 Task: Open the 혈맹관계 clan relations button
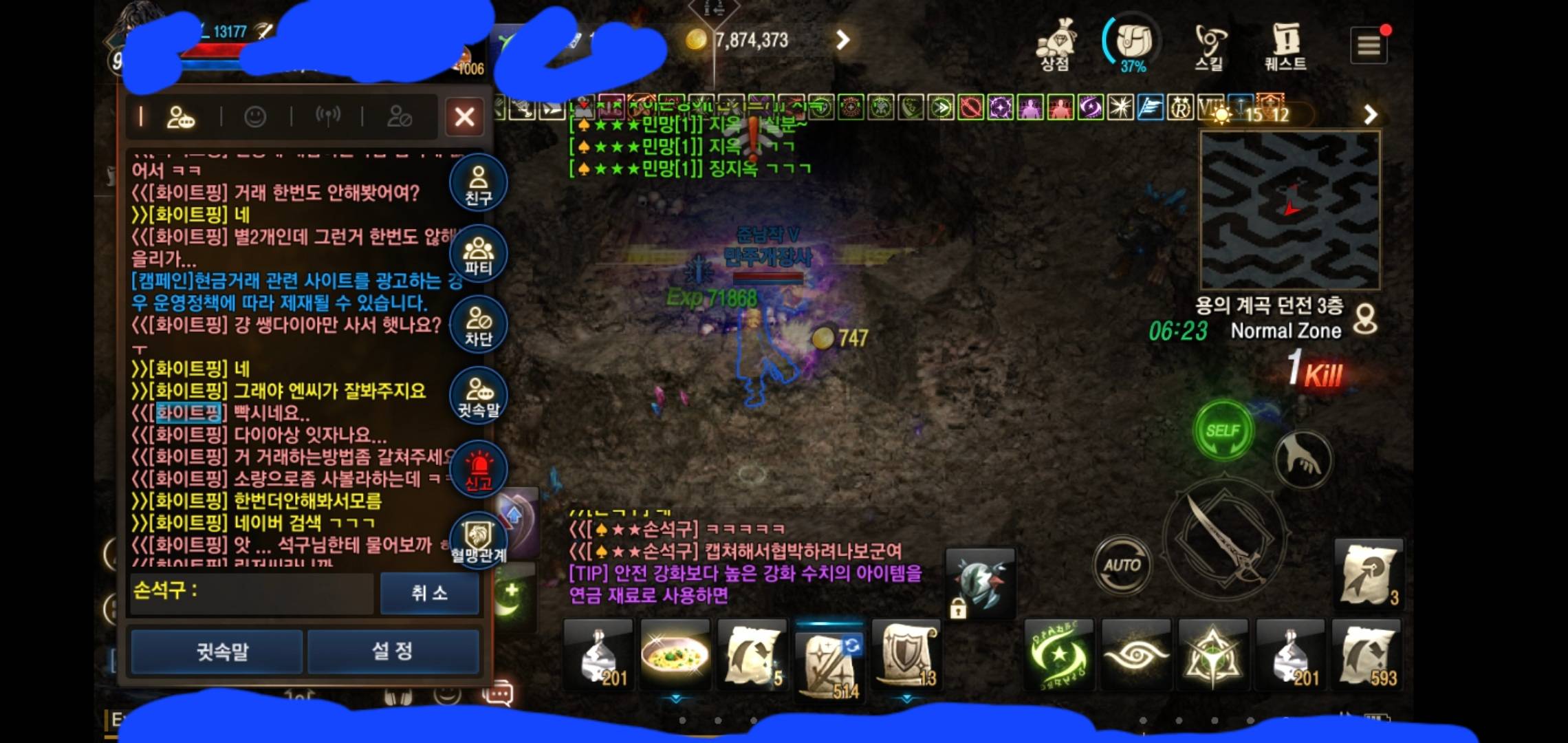point(478,540)
